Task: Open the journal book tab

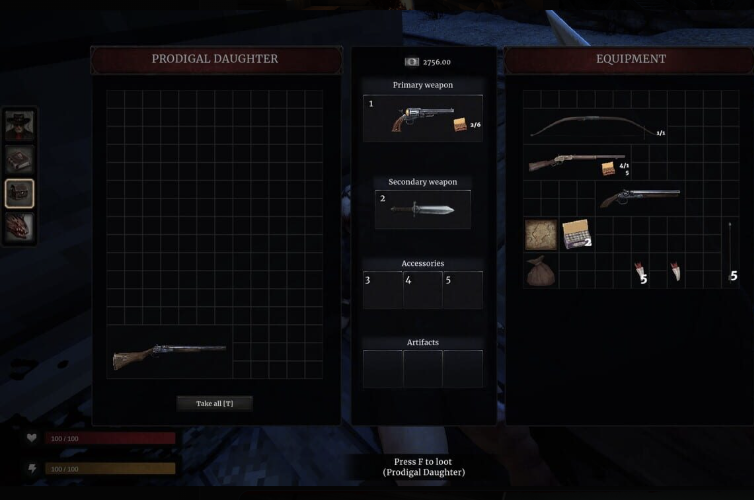Action: pos(20,159)
